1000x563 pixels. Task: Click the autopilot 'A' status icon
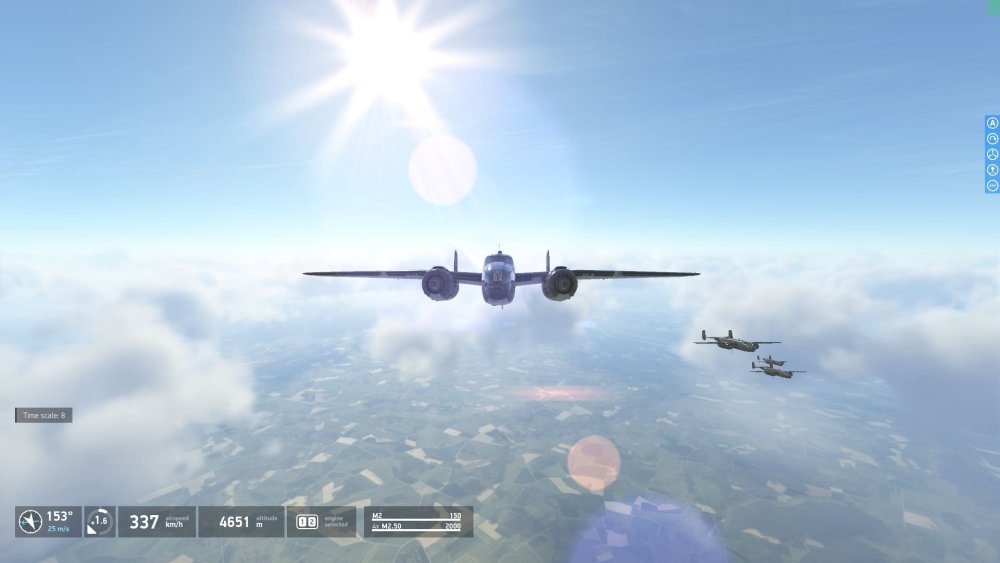(992, 123)
